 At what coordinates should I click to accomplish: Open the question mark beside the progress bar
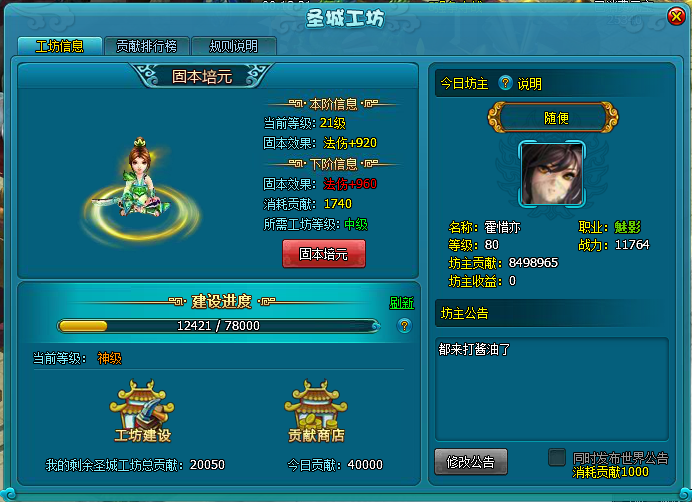click(404, 326)
